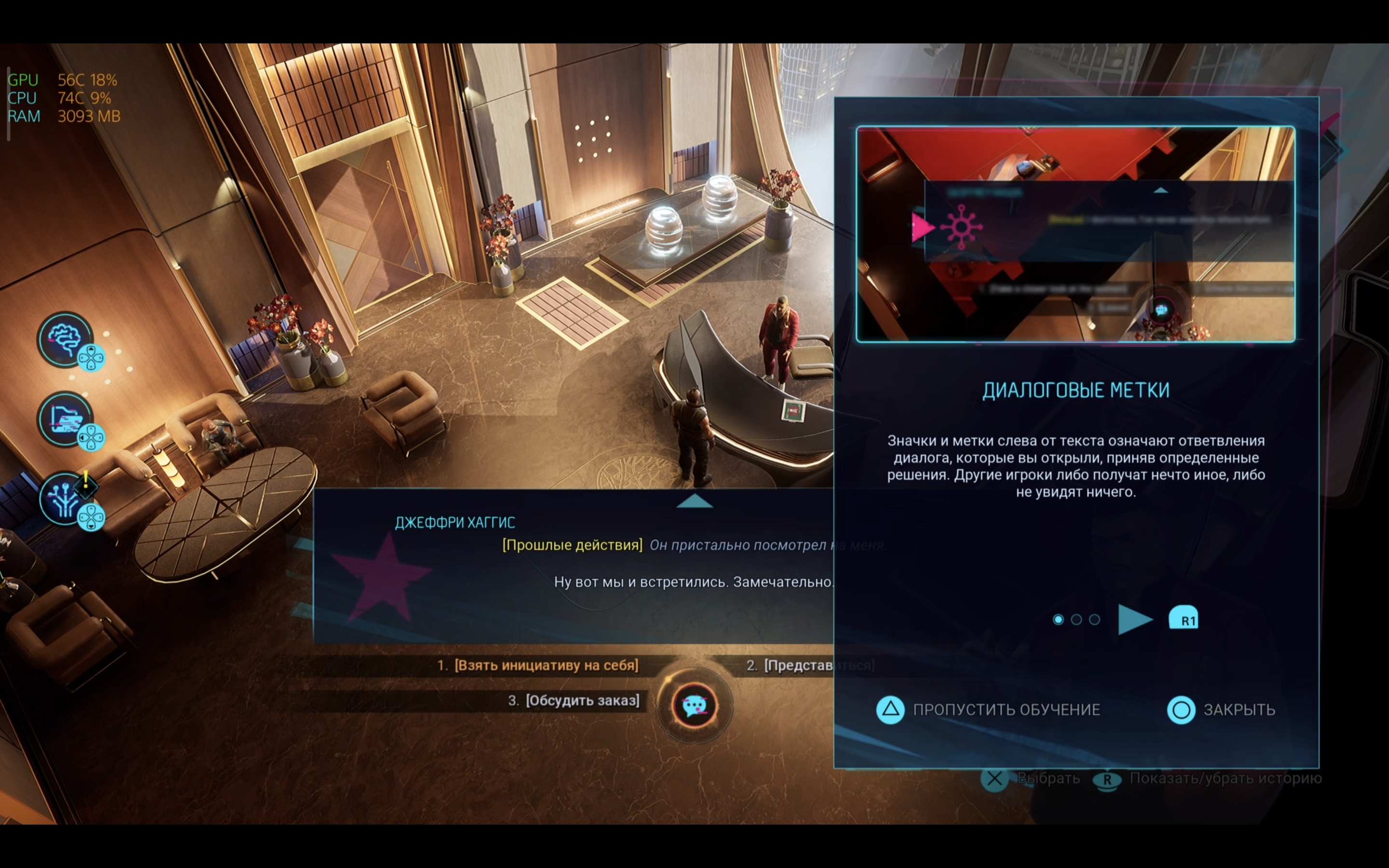Jump to the third tutorial page dot

pos(1094,620)
